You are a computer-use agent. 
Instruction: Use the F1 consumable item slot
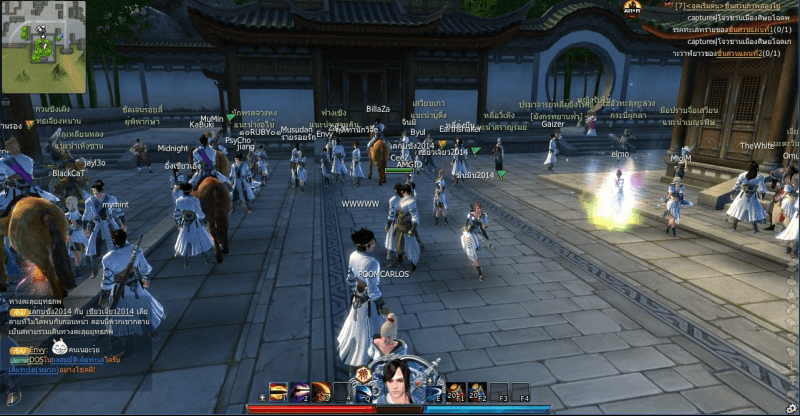click(x=455, y=391)
